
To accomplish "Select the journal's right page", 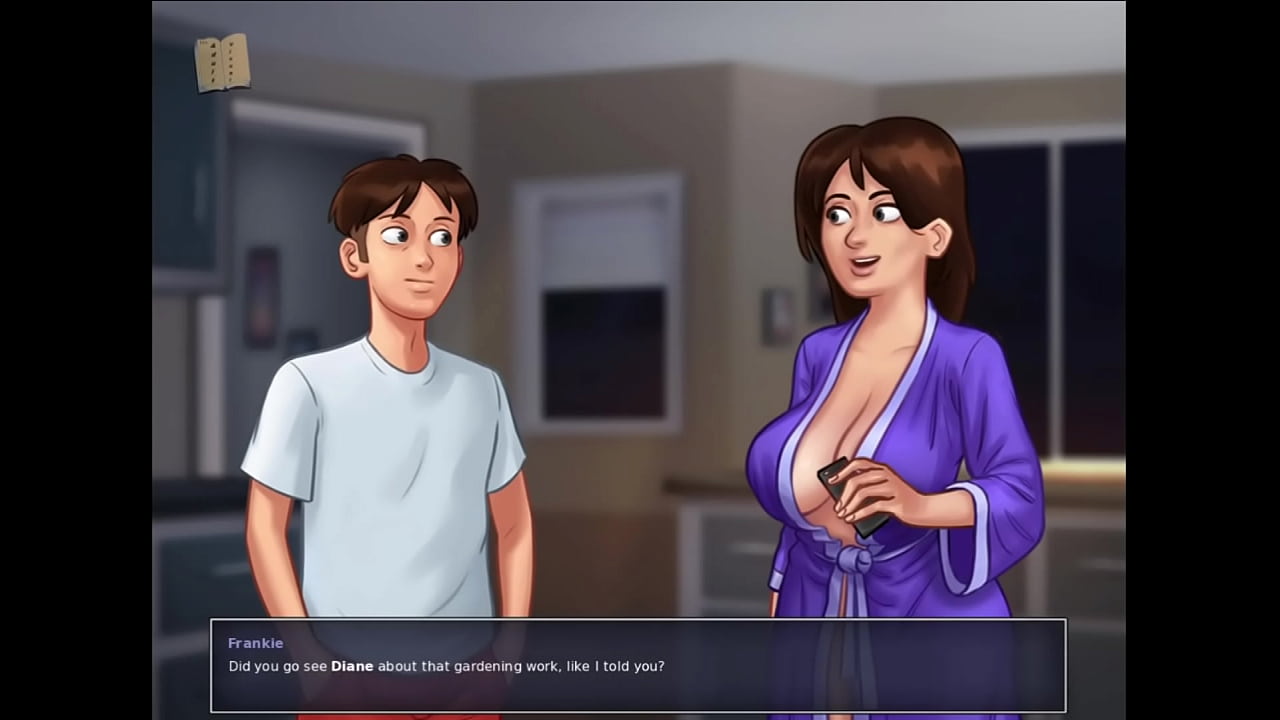I will (235, 63).
